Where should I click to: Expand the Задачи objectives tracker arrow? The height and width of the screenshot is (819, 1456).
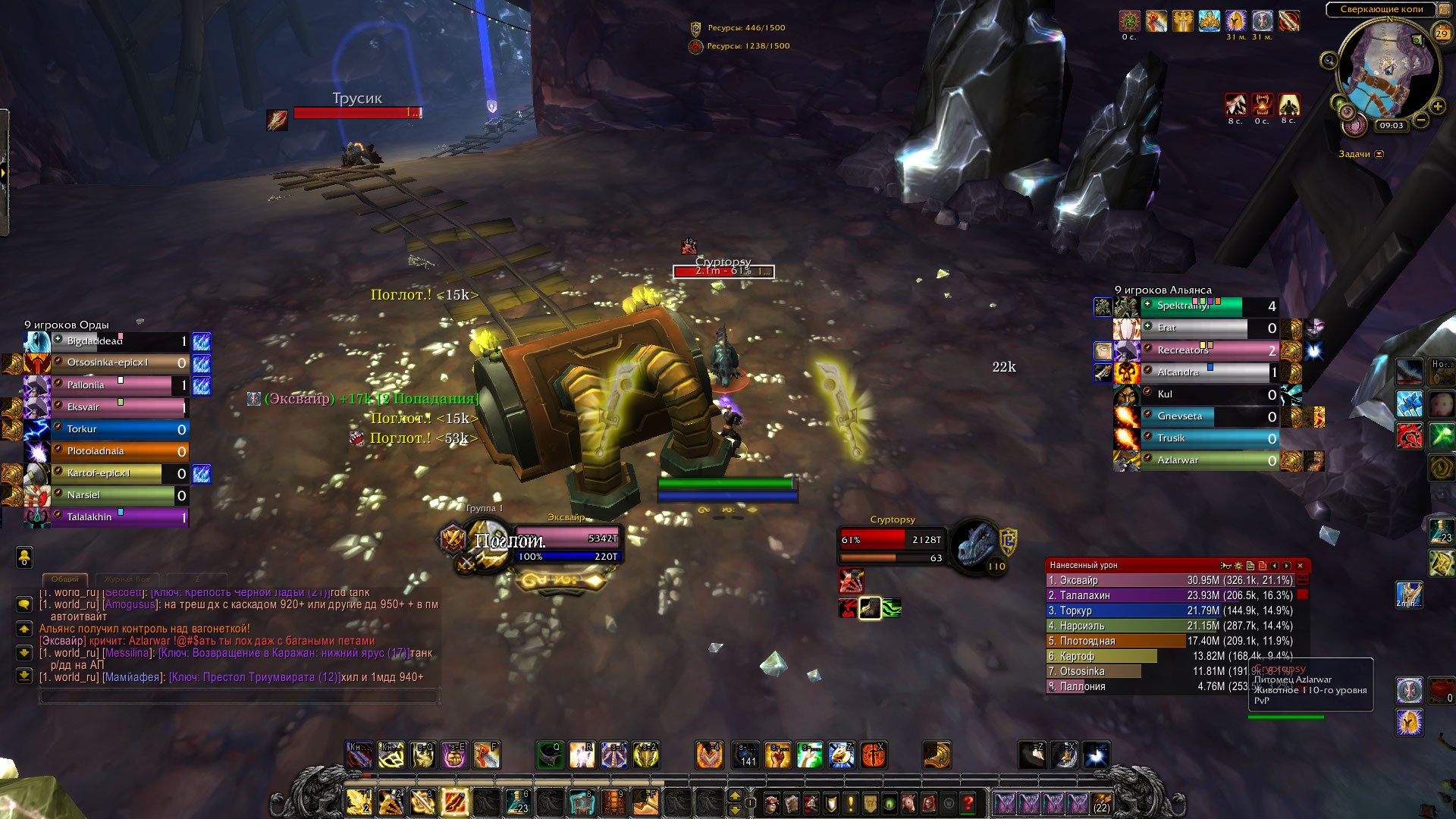pos(1379,154)
